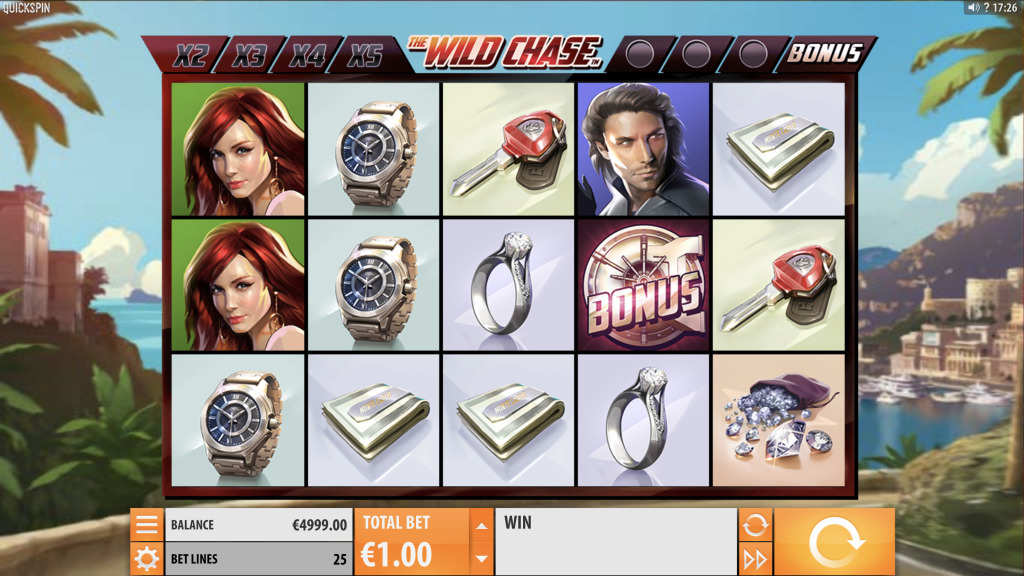
Task: Open help via the question mark icon
Action: pos(985,7)
